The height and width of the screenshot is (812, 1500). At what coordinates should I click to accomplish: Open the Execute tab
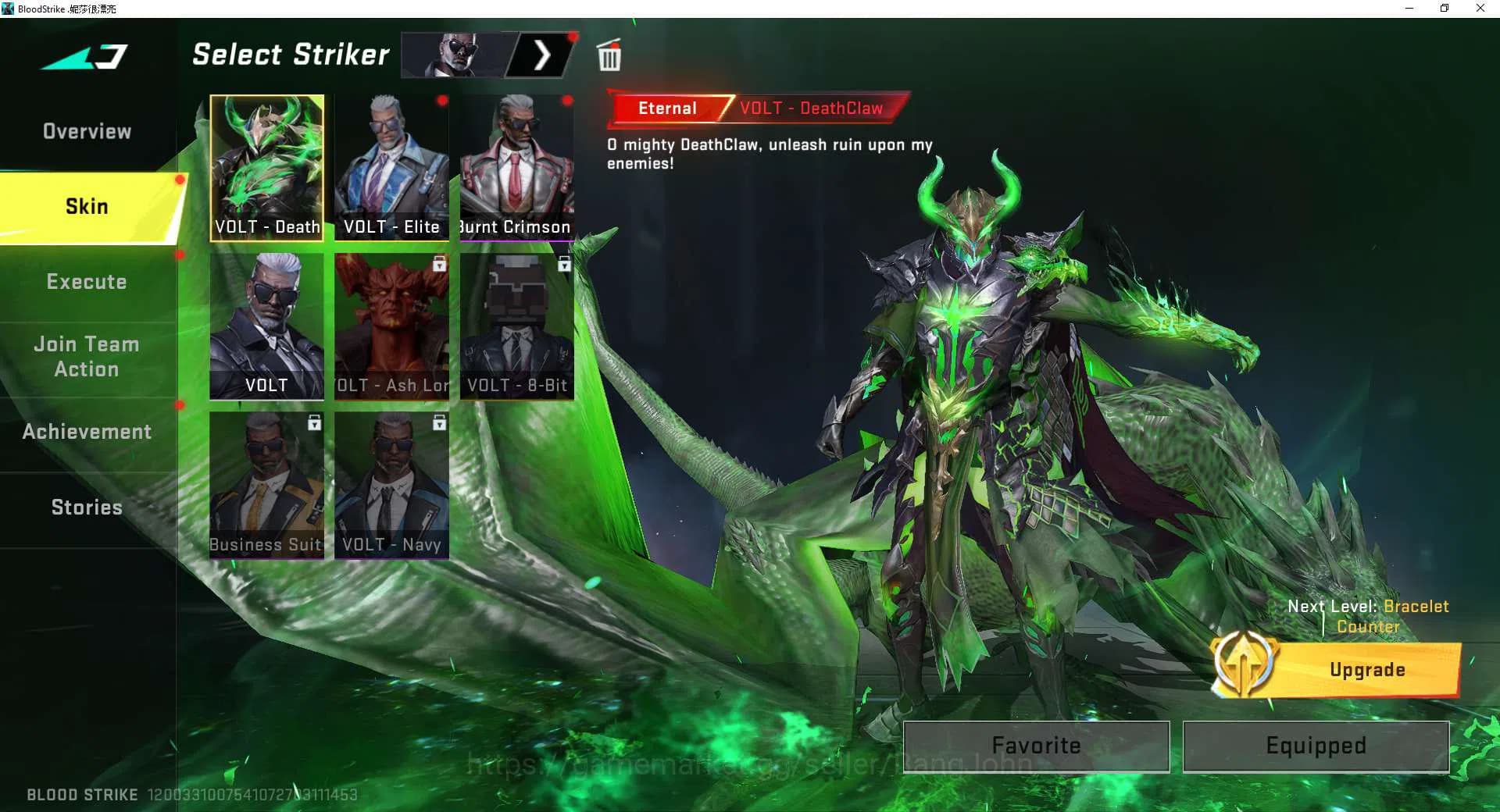click(86, 281)
